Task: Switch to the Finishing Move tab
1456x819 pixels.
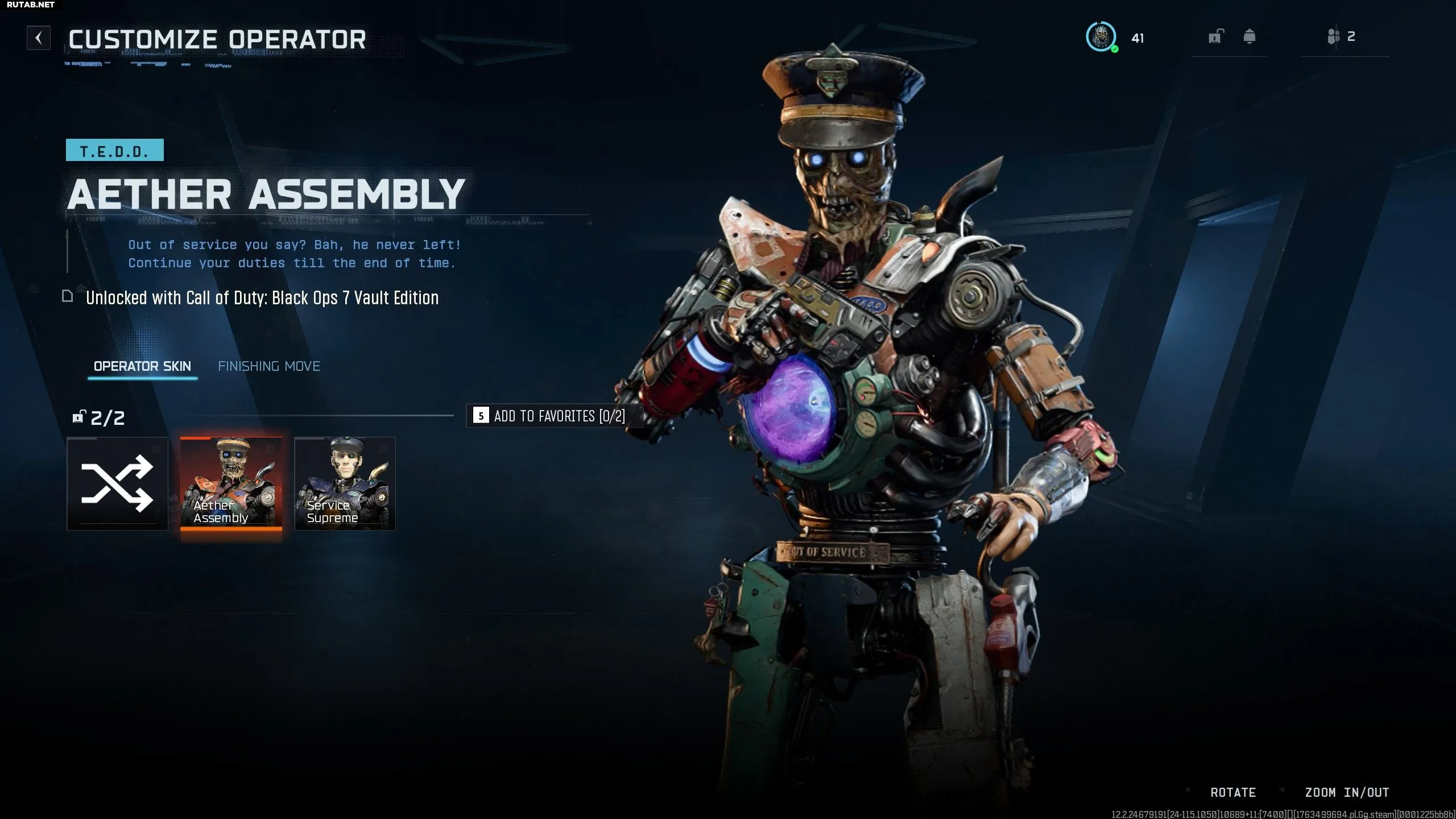Action: 269,366
